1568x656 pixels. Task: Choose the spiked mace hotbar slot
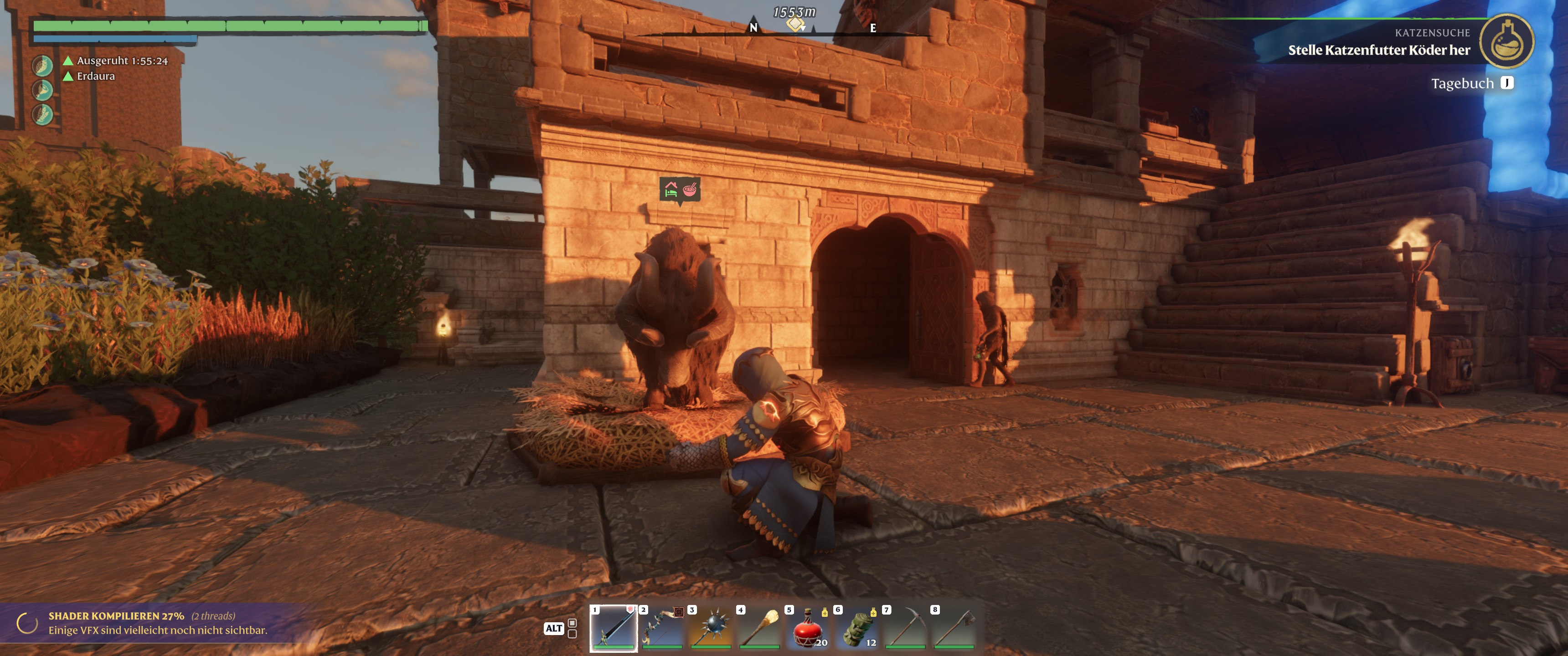710,627
